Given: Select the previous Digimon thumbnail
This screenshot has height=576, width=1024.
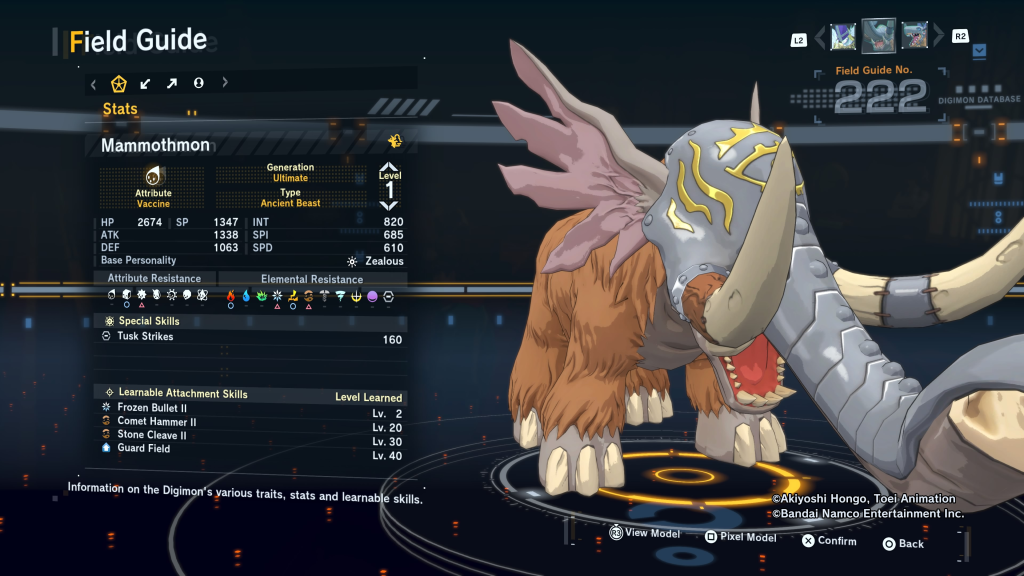Looking at the screenshot, I should click(x=843, y=37).
